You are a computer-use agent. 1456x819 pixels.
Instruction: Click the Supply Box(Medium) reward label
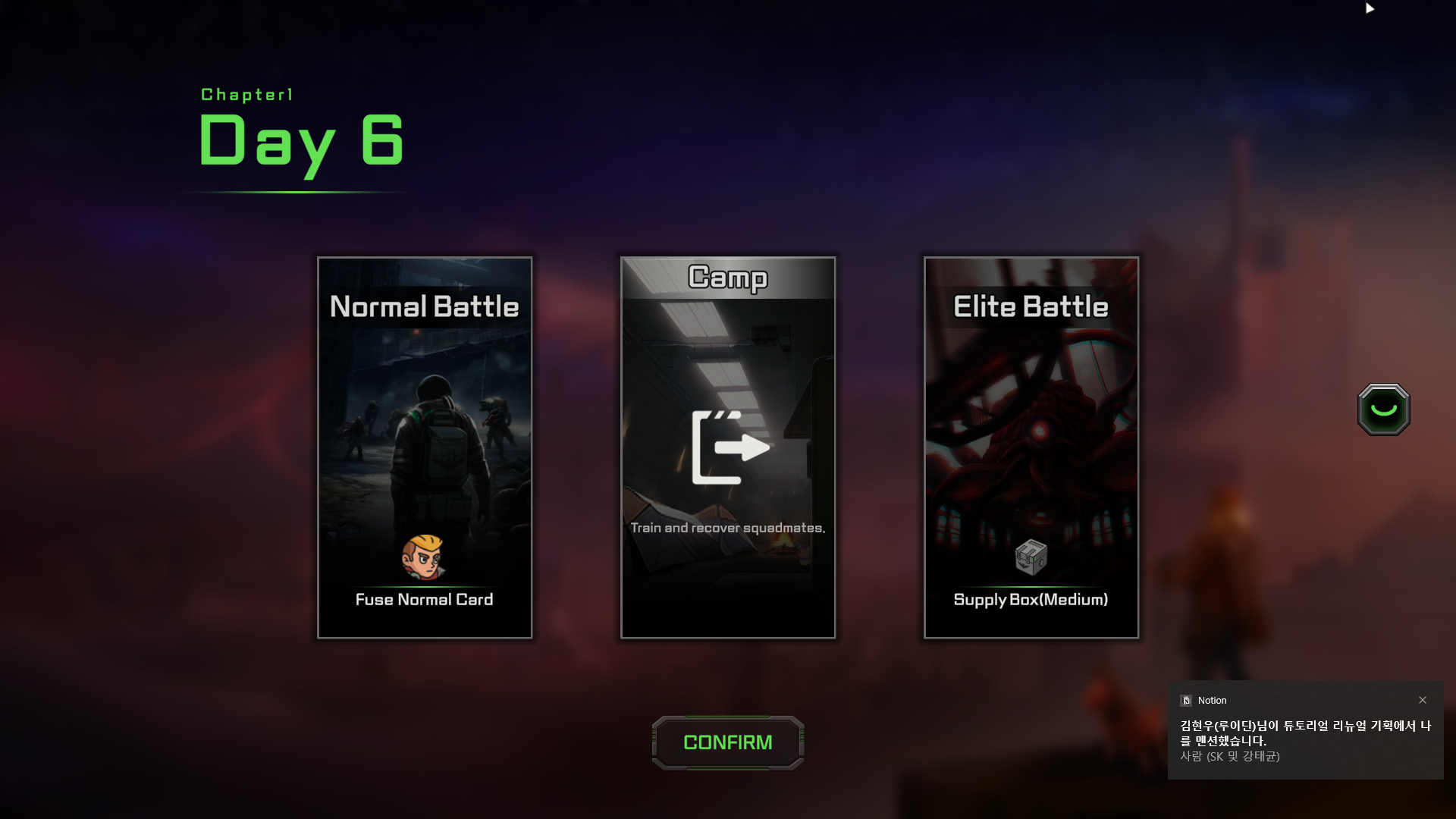coord(1031,599)
